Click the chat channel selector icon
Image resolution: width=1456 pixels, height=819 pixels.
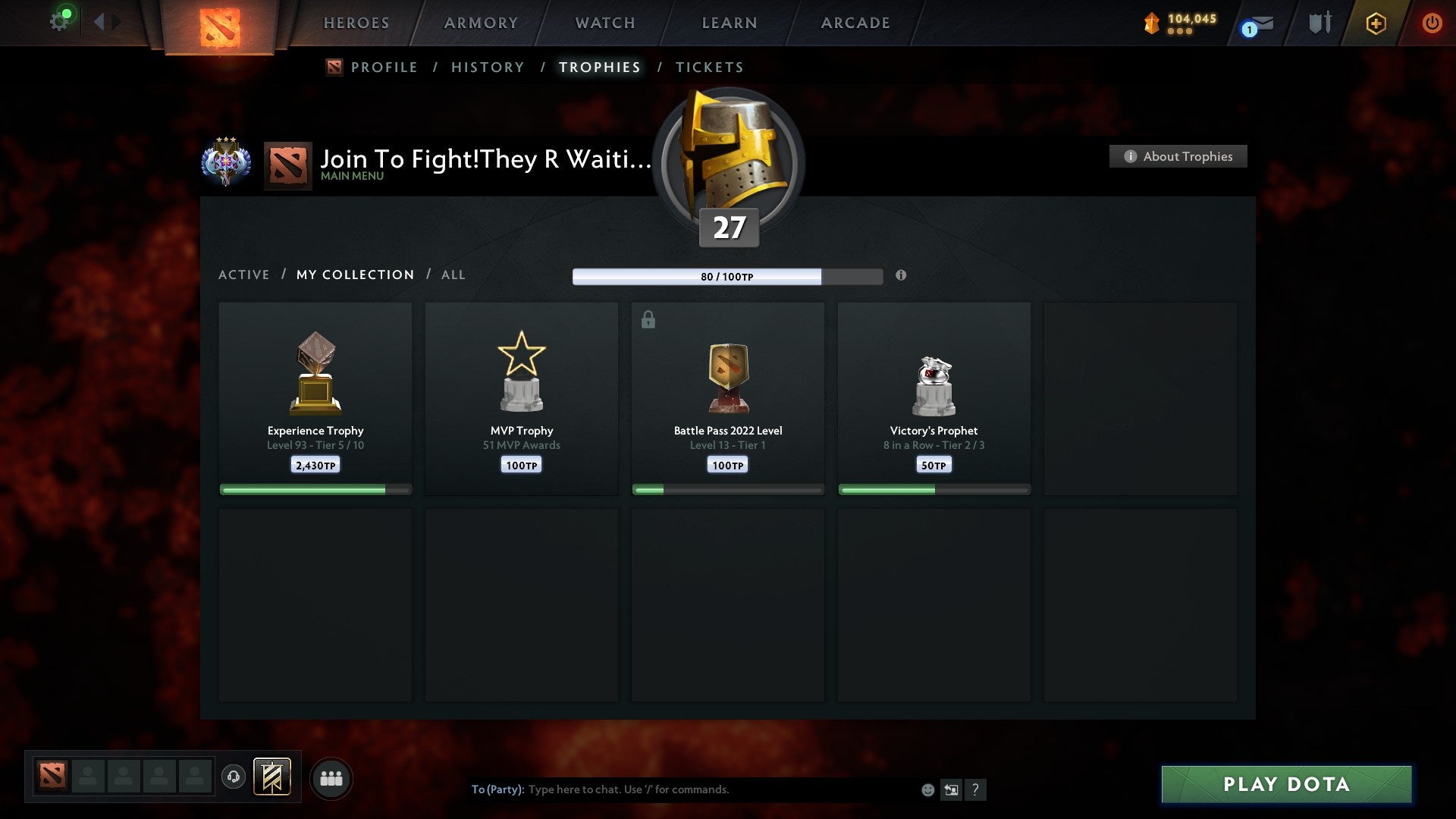952,789
